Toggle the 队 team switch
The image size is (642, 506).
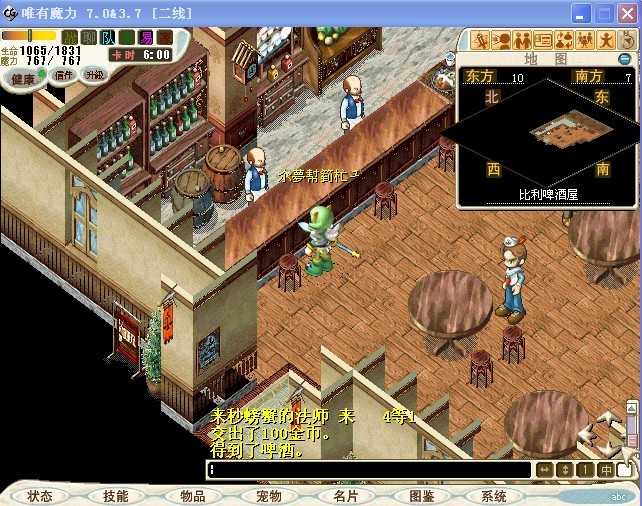108,37
